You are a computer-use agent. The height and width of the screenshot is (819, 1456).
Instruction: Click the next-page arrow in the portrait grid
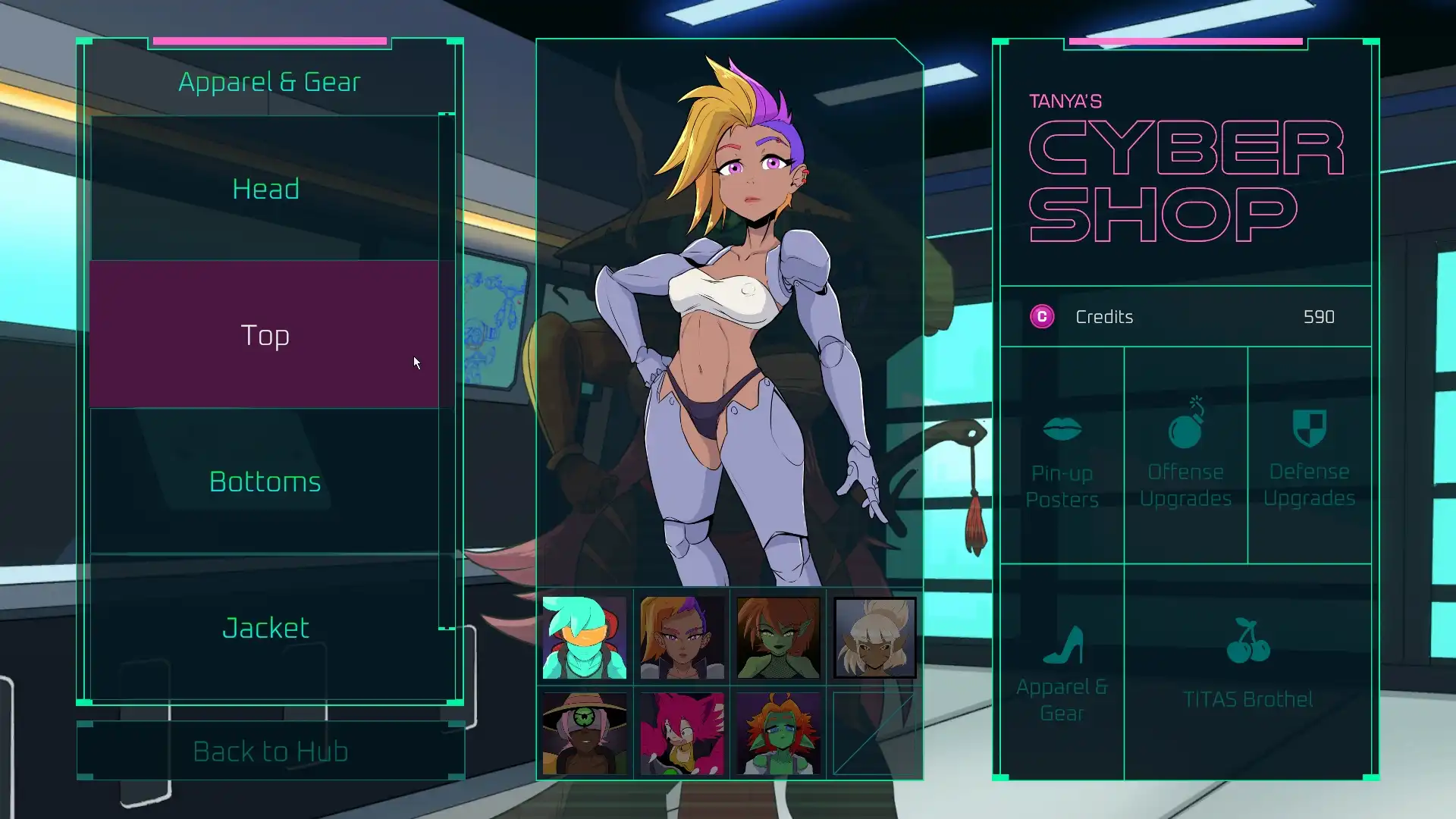[x=874, y=733]
